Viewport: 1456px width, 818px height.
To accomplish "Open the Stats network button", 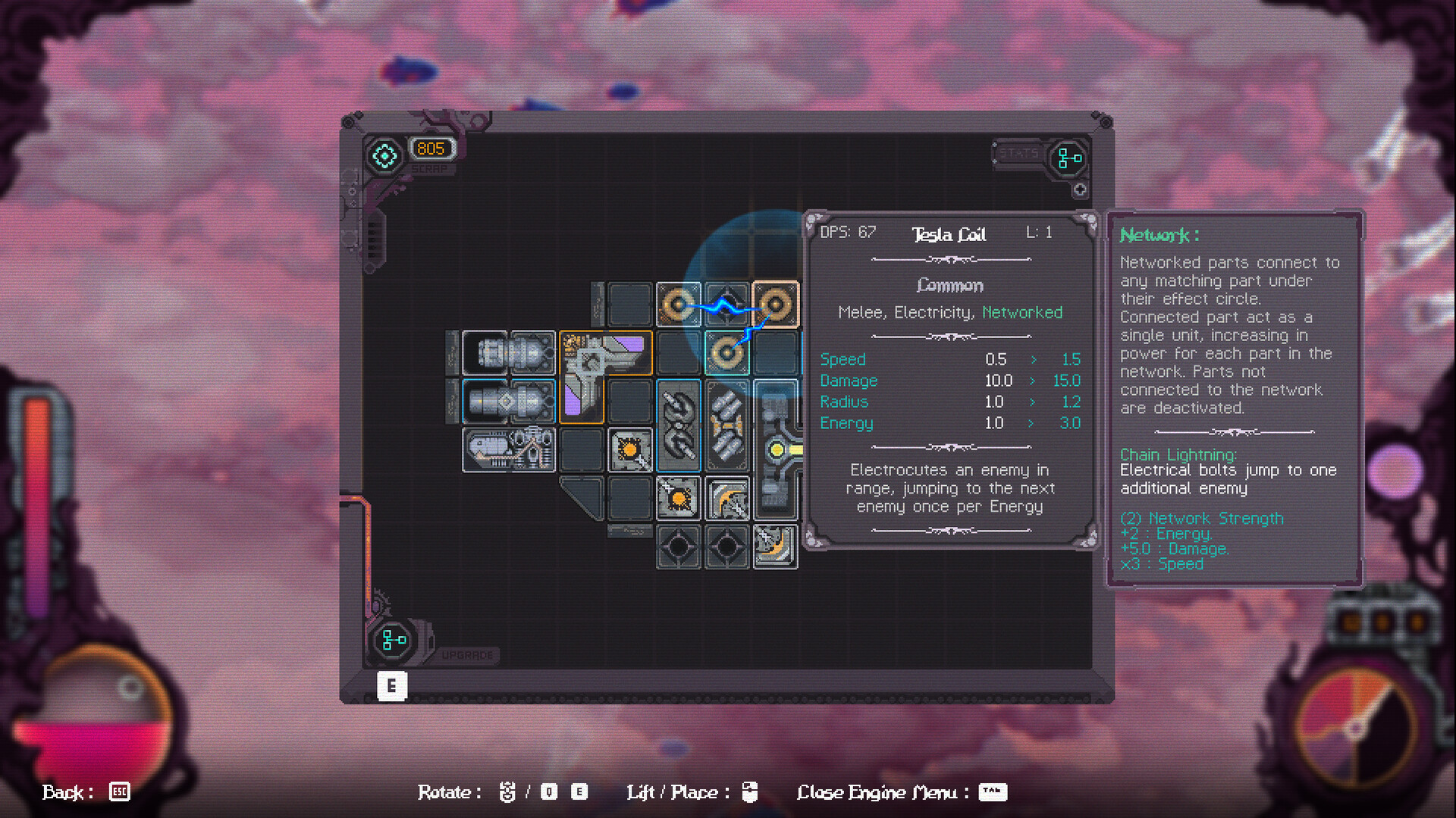I will coord(1069,158).
